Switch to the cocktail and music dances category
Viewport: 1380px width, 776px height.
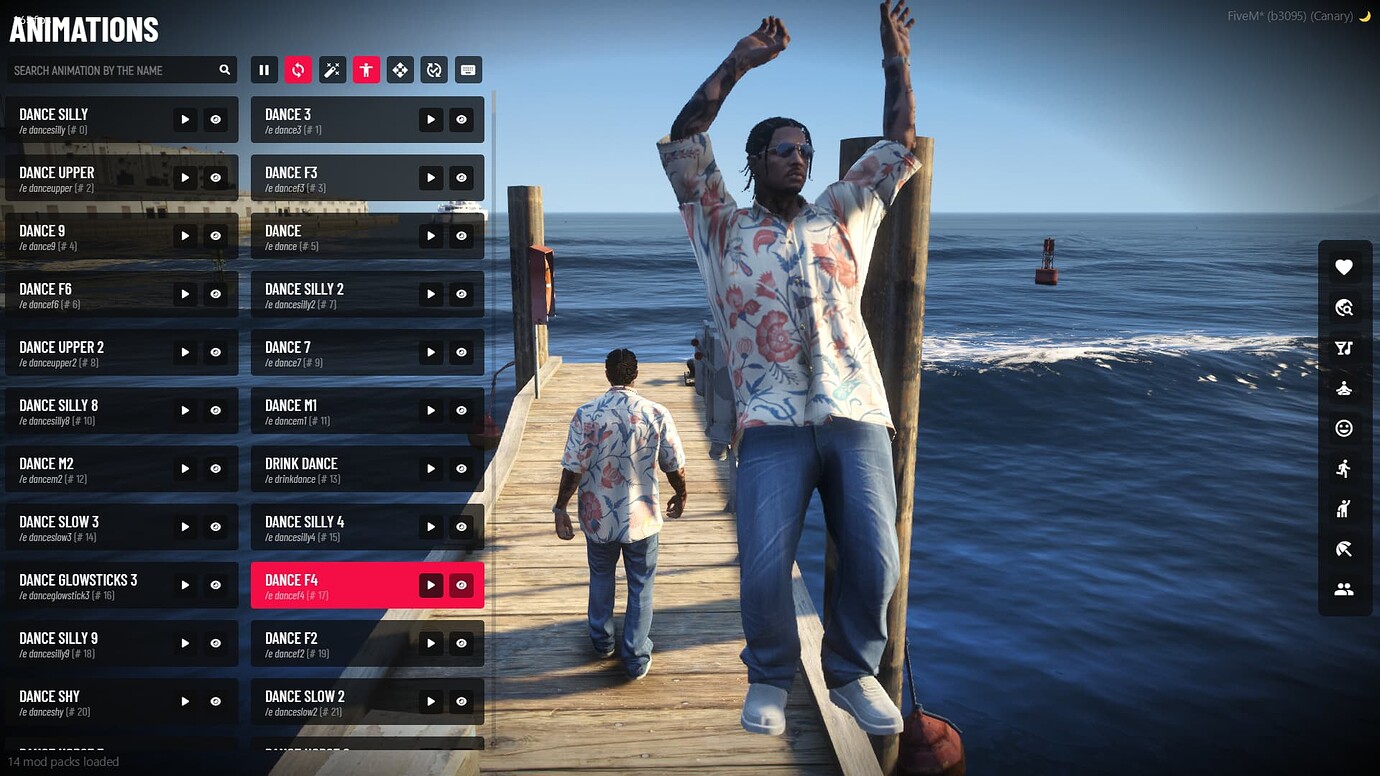point(1344,348)
